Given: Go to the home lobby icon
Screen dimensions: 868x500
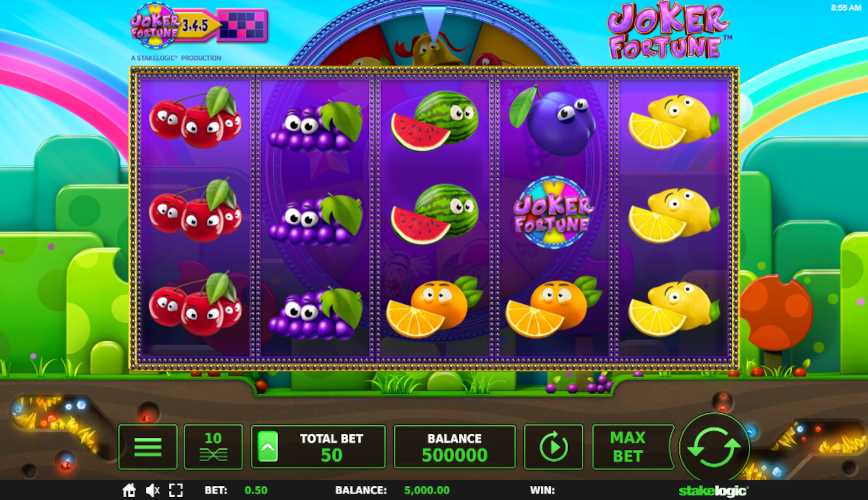Looking at the screenshot, I should (x=129, y=490).
